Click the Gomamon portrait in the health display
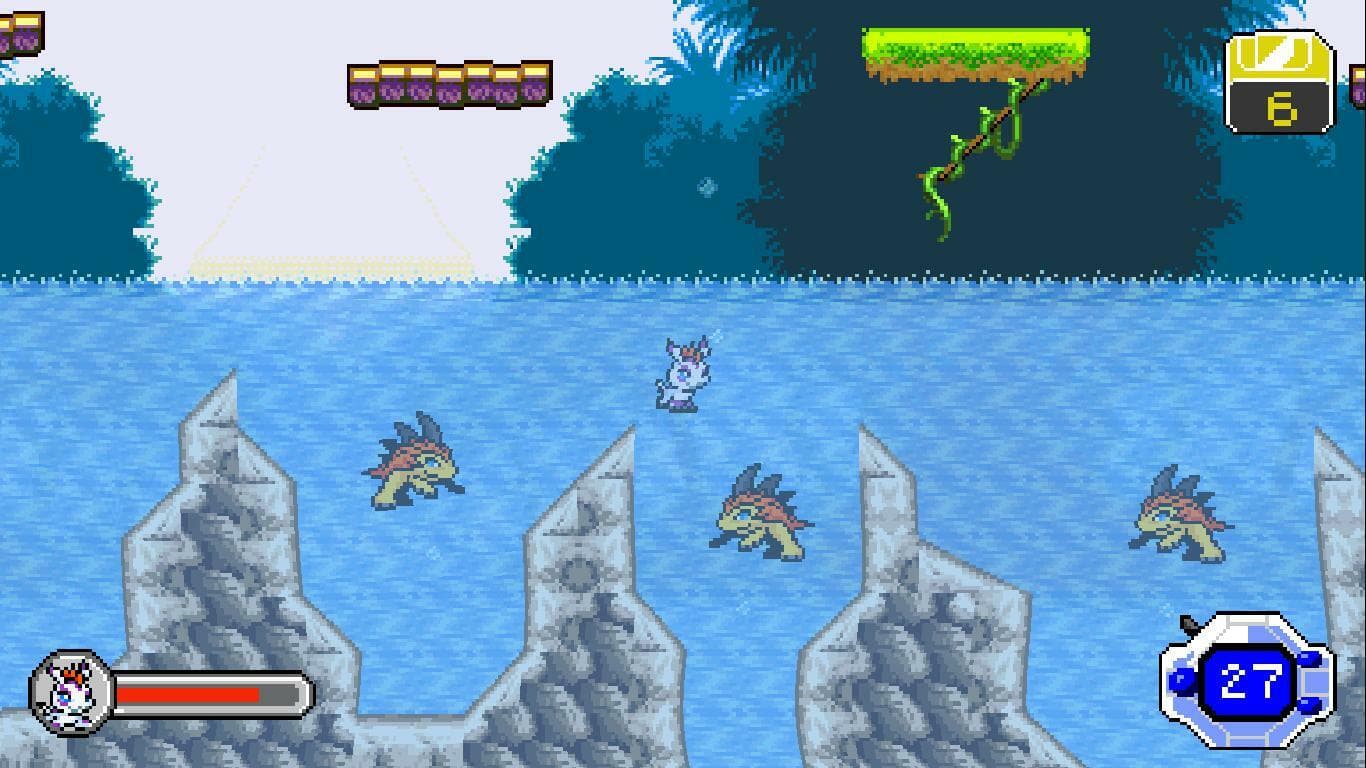The width and height of the screenshot is (1366, 768). point(70,690)
